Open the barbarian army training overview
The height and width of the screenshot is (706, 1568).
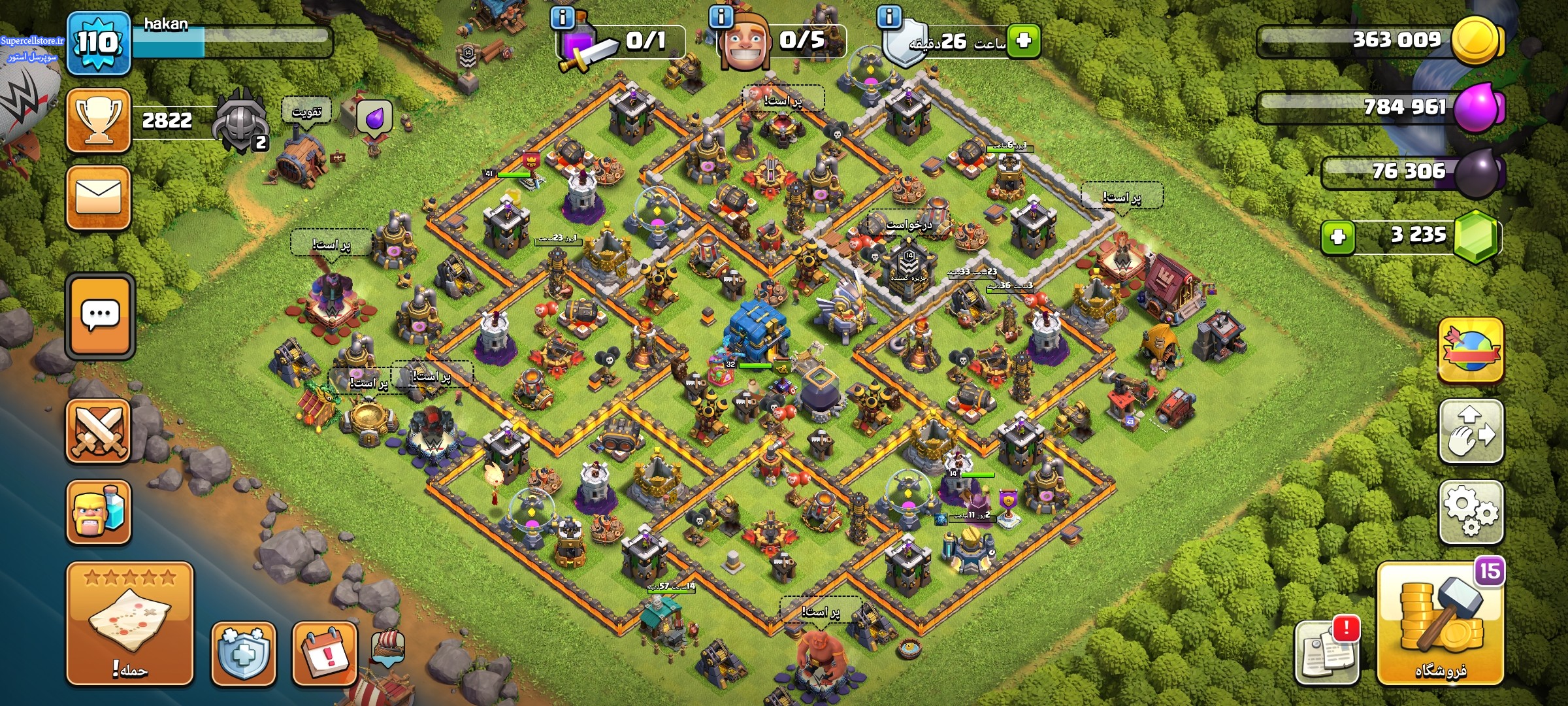click(x=99, y=513)
